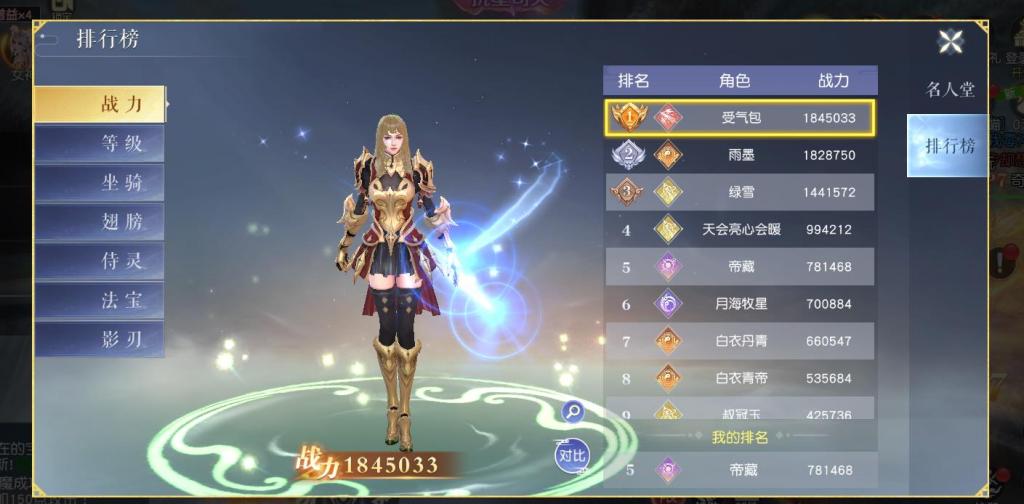Choose the second-ranked player 雨墨
The width and height of the screenshot is (1024, 504).
[x=740, y=155]
